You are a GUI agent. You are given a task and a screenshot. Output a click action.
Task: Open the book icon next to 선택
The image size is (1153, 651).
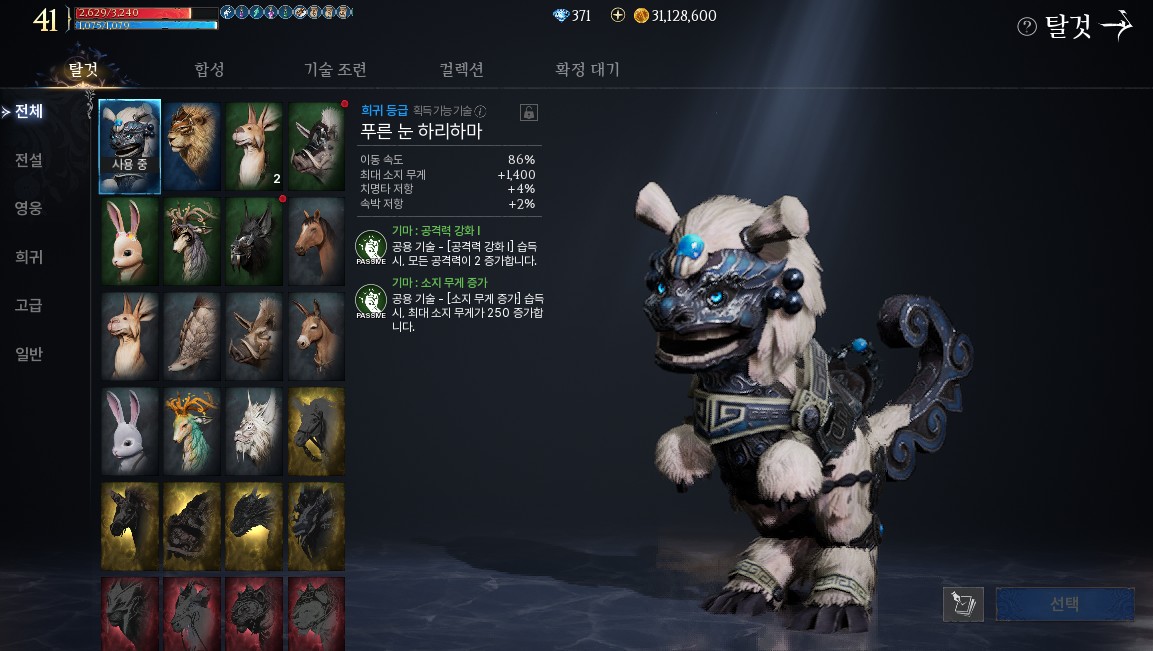click(x=963, y=604)
